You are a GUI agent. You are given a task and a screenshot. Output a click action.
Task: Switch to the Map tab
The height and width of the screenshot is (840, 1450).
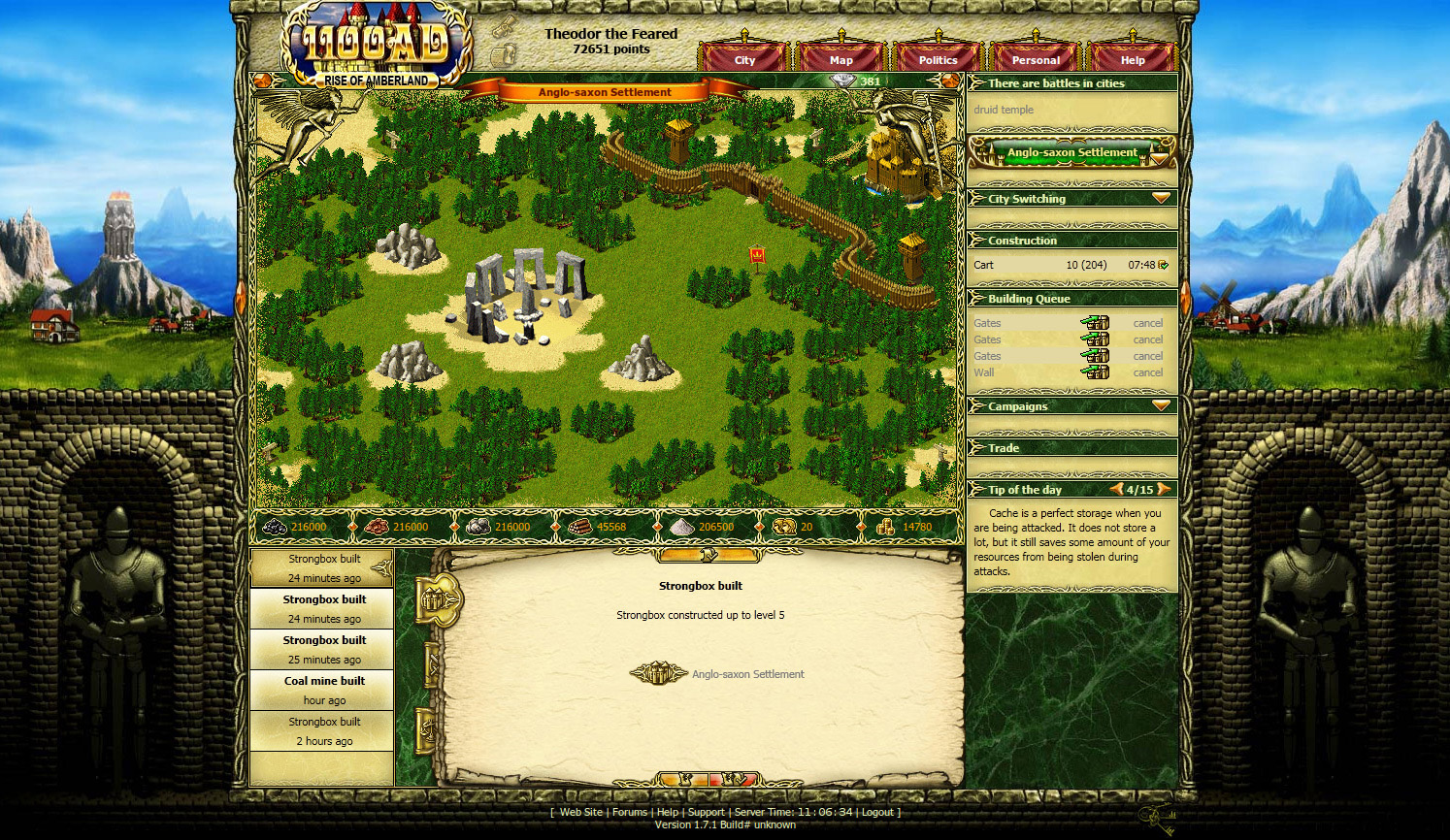click(841, 59)
